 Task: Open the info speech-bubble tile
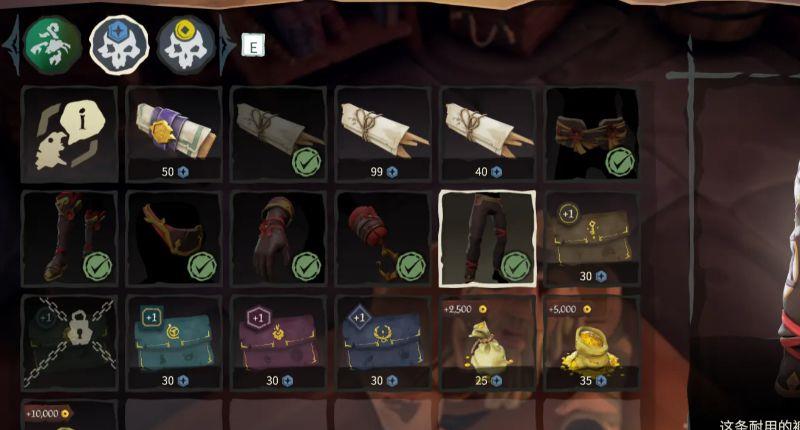pos(69,133)
